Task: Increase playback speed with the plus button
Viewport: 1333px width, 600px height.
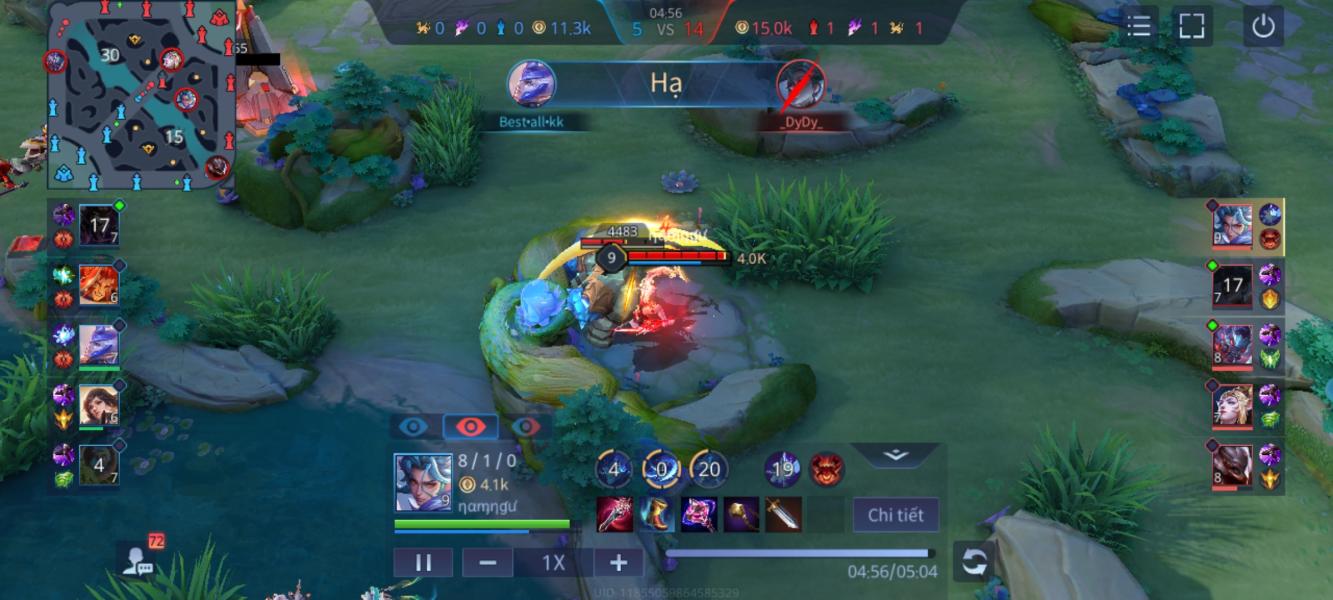Action: (x=619, y=563)
